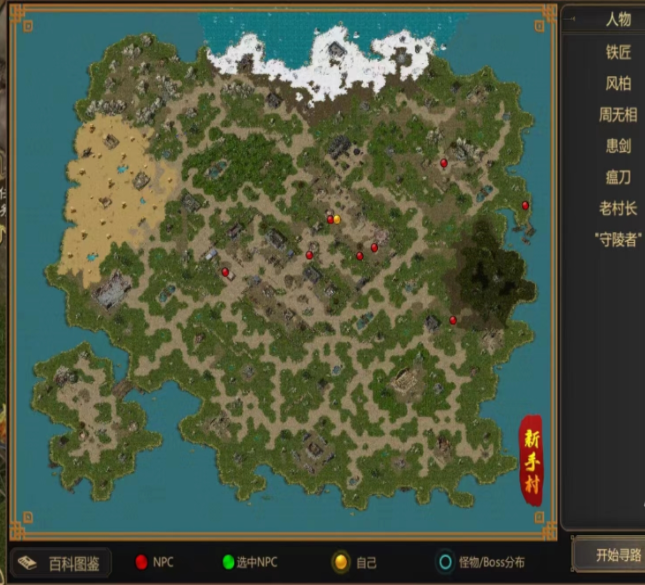Toggle the 怪物/Boss分布 legend entry
The width and height of the screenshot is (645, 585).
pos(479,563)
